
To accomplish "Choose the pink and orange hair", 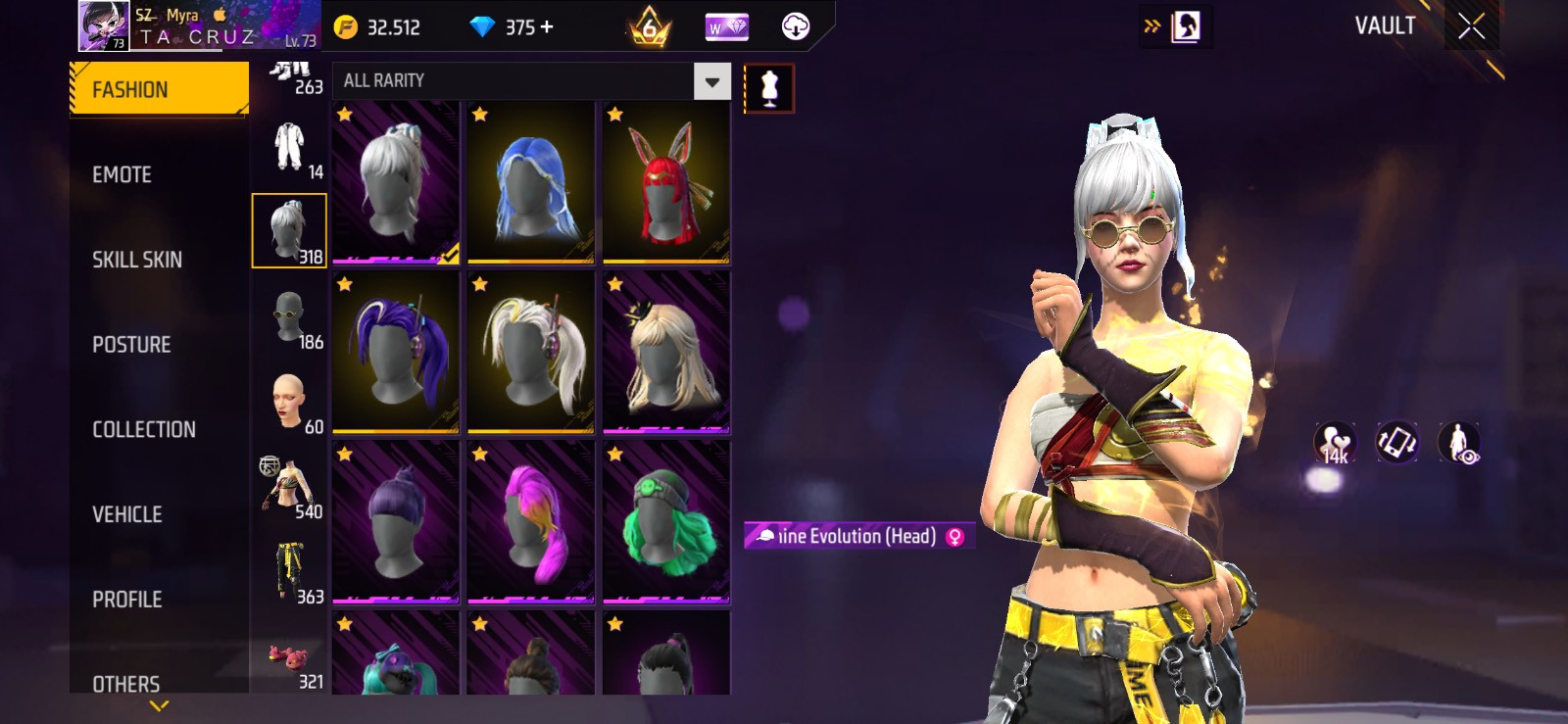I will tap(531, 522).
